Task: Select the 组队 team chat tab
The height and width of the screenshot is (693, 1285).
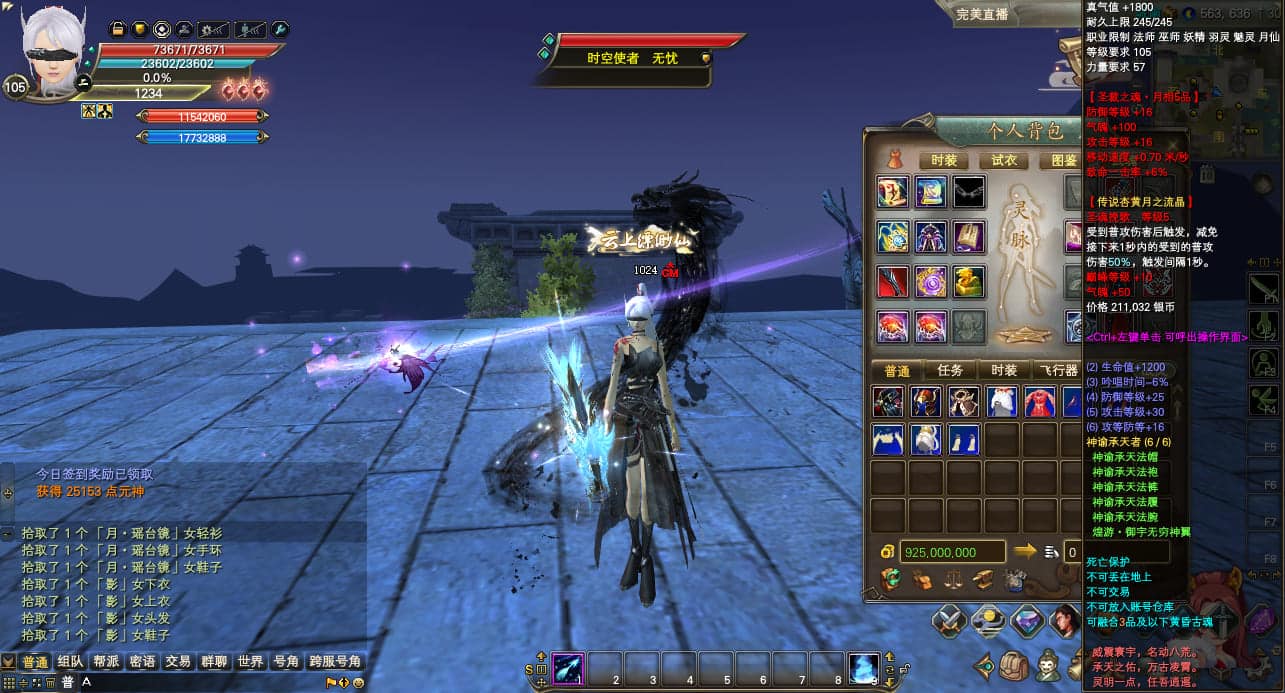Action: click(70, 662)
